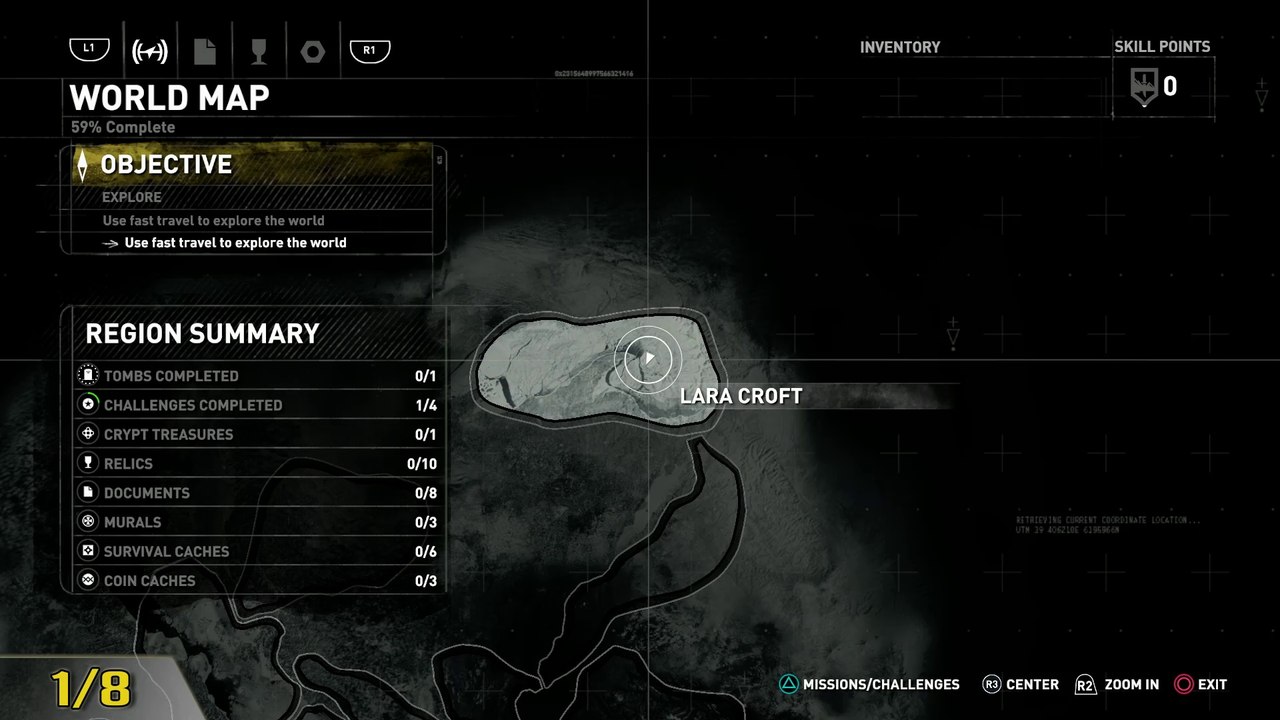Switch to the hex nut gear tab
Viewport: 1280px width, 720px height.
(x=313, y=50)
